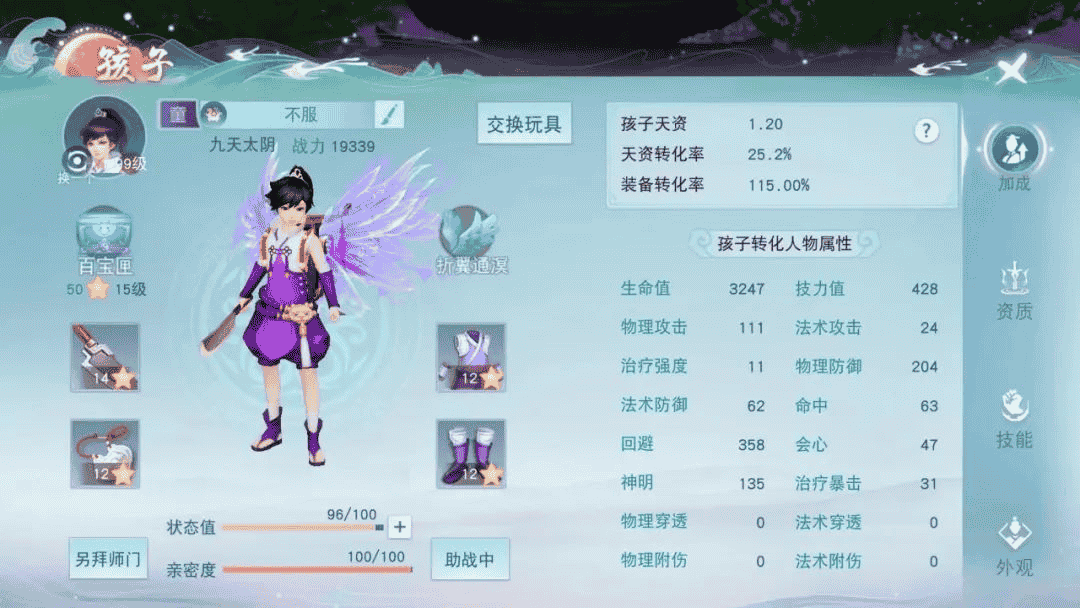This screenshot has width=1080, height=608.
Task: Open the question mark help tooltip
Action: coord(927,131)
